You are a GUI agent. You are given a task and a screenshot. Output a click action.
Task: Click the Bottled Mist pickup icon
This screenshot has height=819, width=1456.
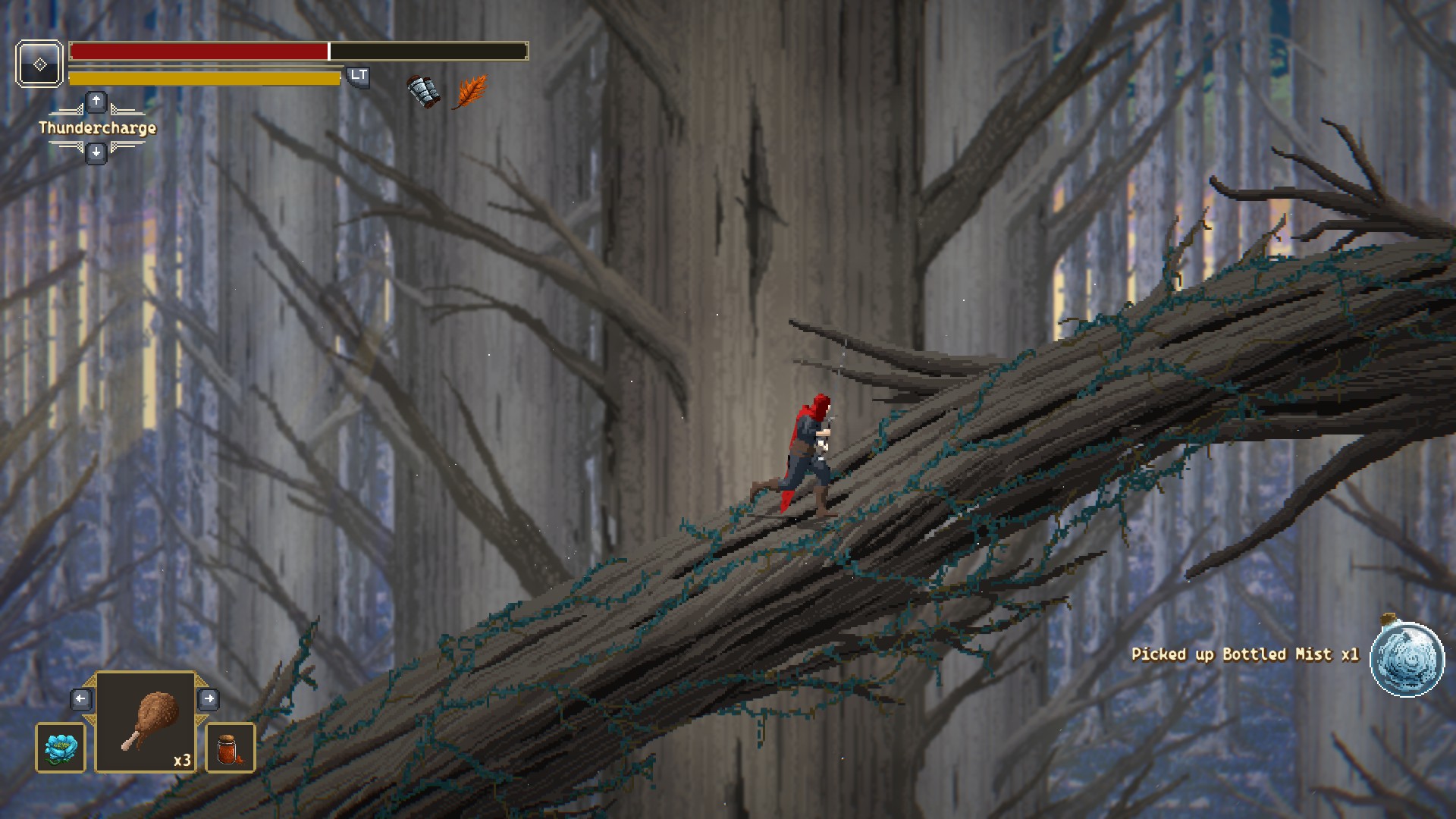pos(1407,658)
